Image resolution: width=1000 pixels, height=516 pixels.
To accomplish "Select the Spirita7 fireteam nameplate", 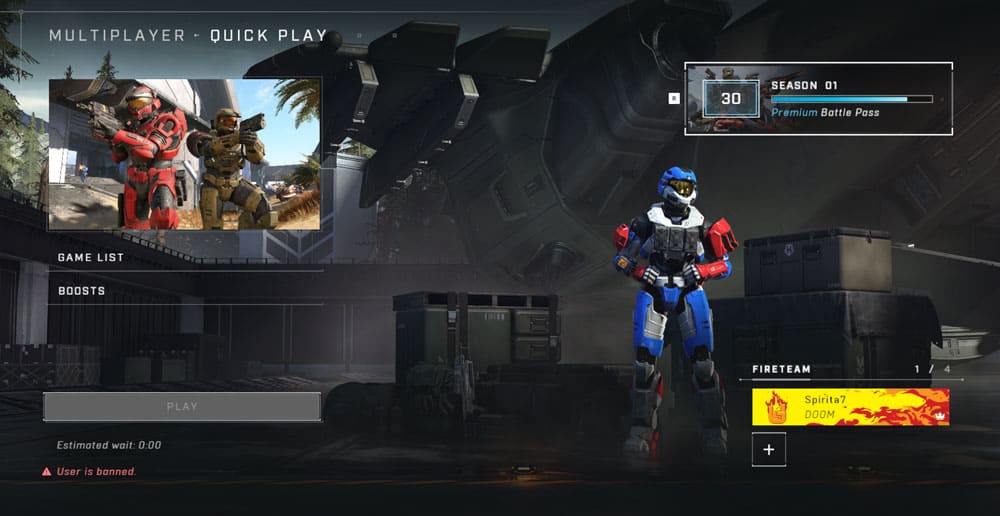I will tap(850, 407).
